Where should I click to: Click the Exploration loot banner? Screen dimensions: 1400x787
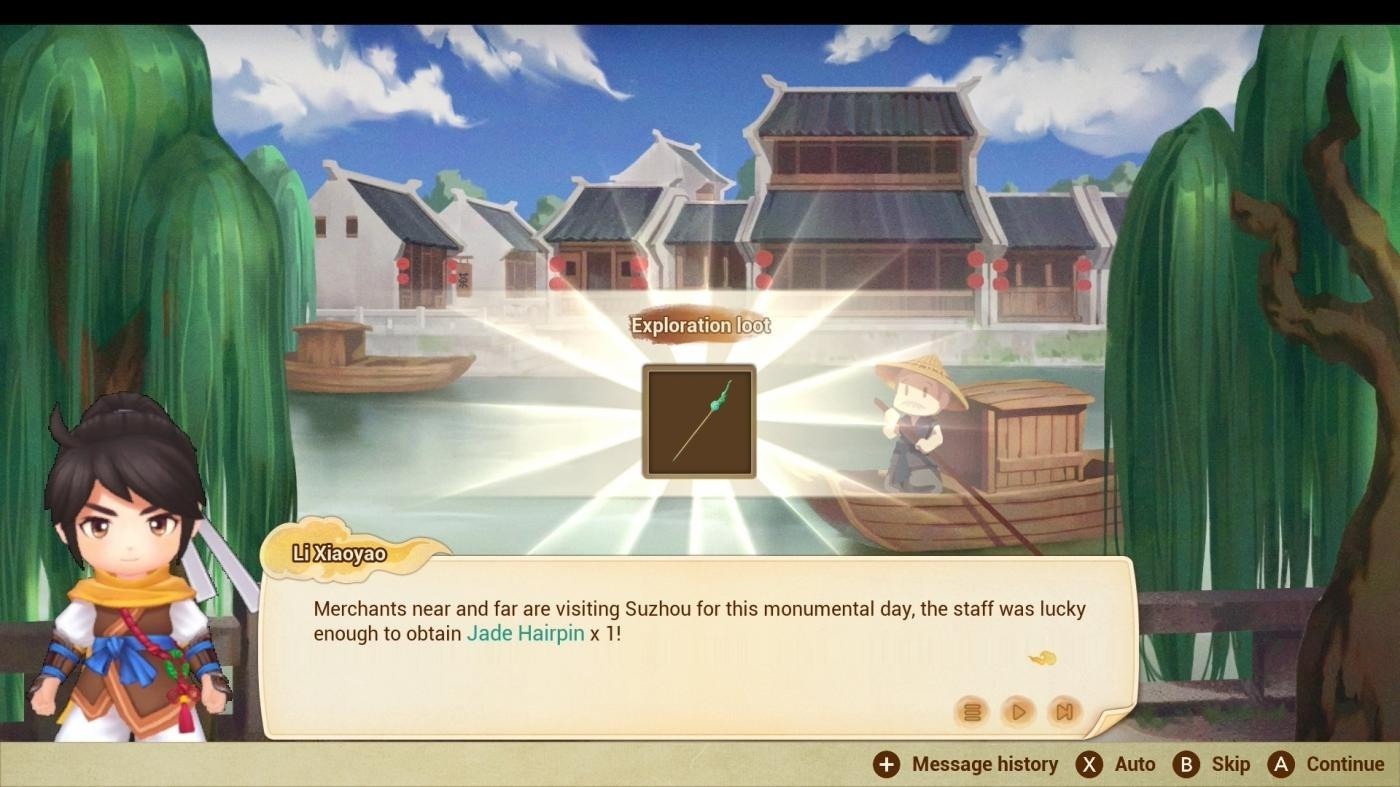[699, 324]
